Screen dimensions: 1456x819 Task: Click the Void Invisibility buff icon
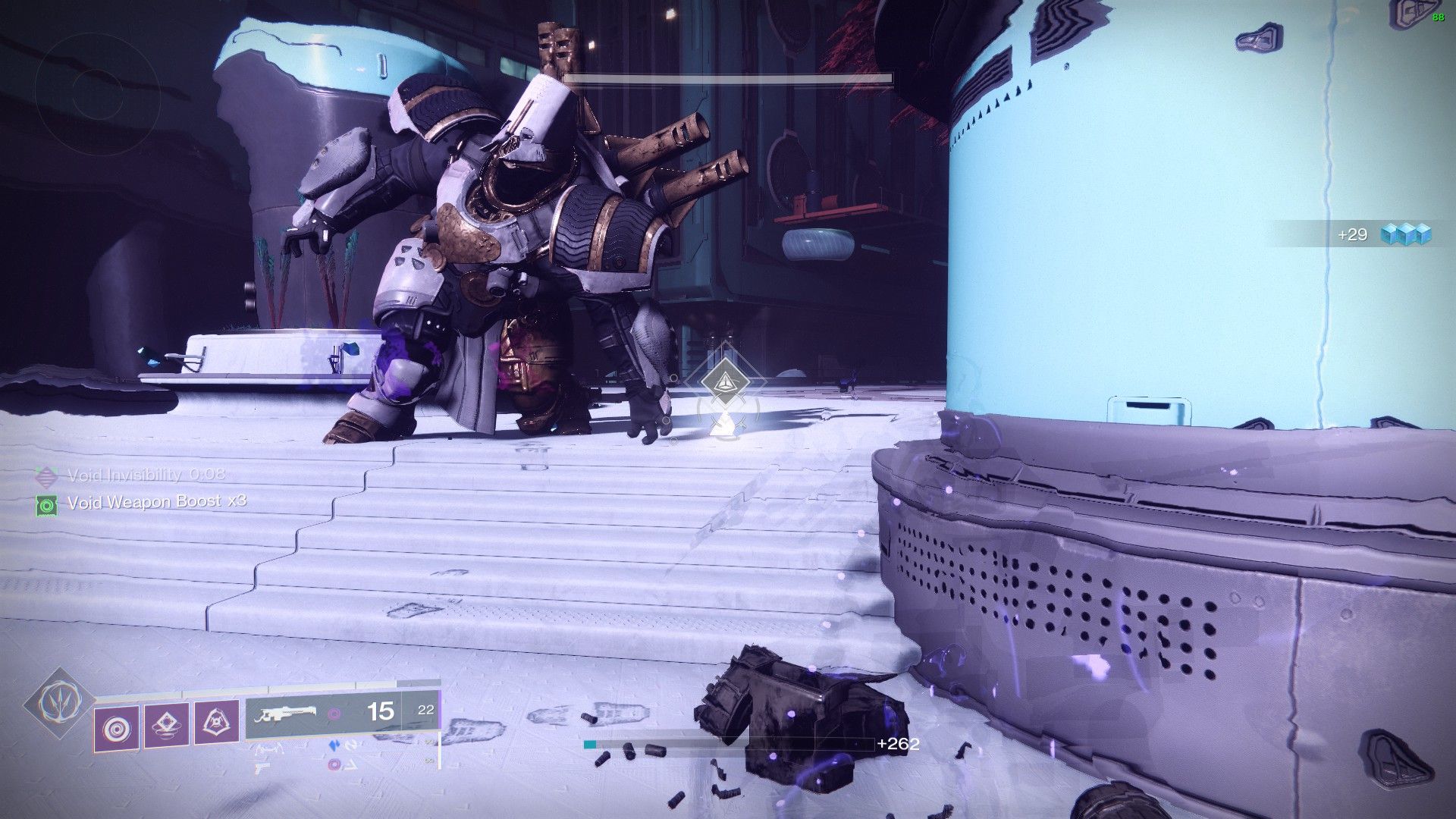(48, 477)
